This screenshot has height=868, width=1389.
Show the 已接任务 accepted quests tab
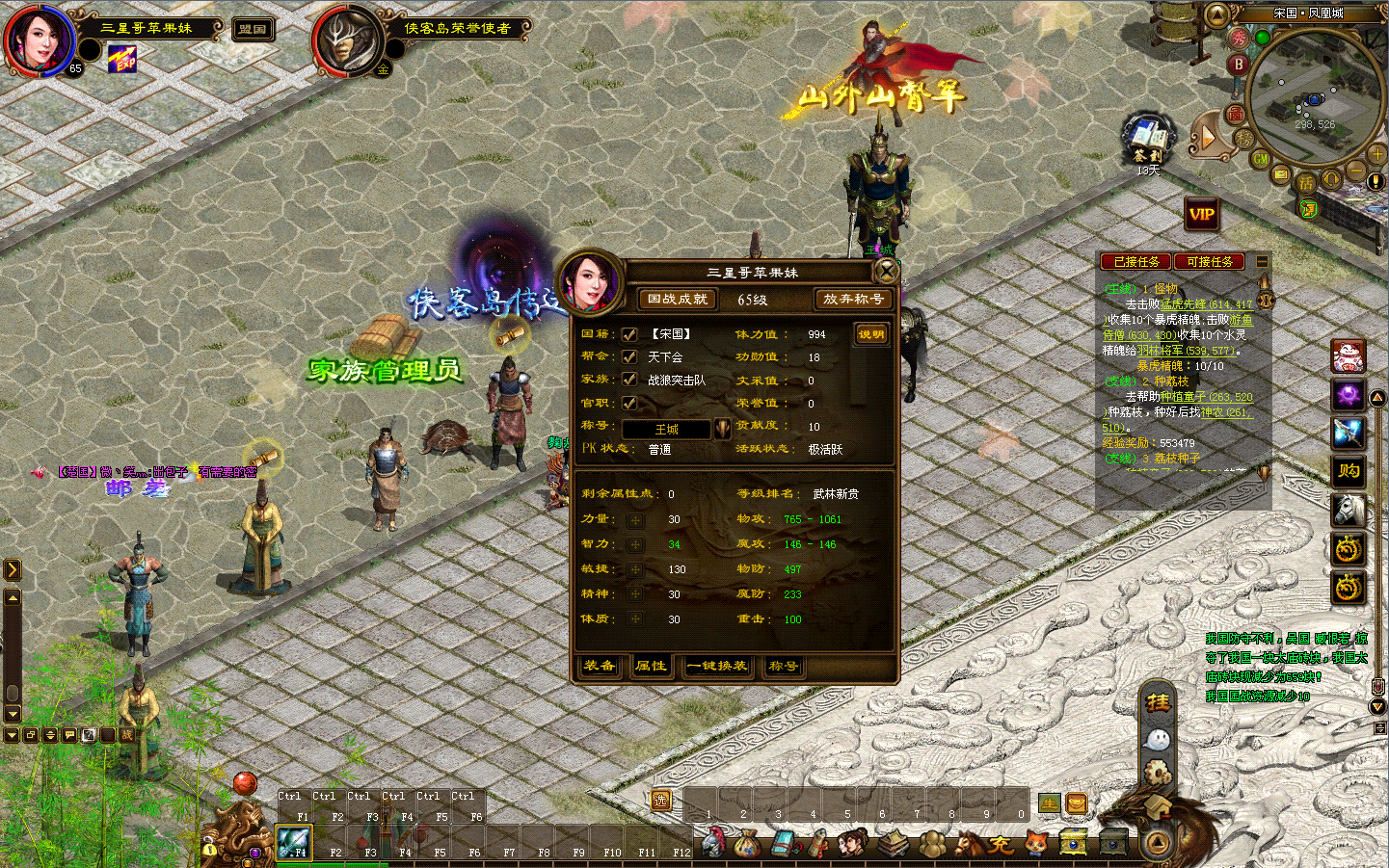click(1136, 262)
